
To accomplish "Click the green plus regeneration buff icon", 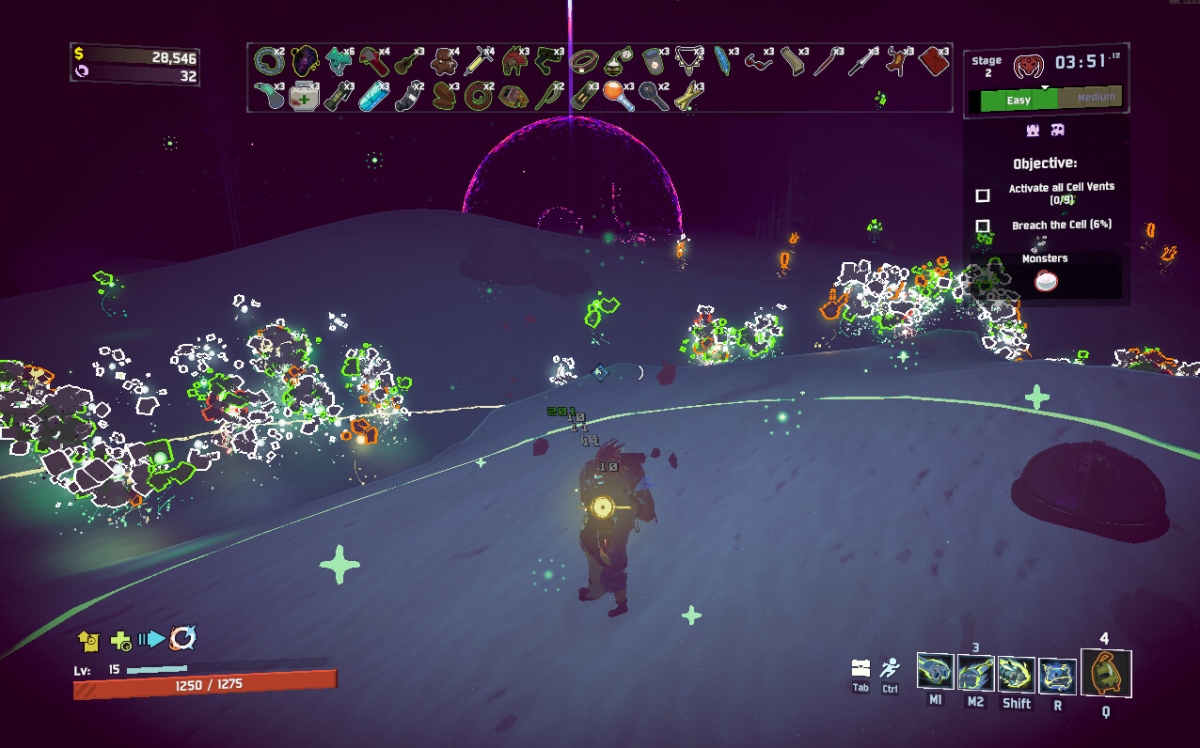I will (120, 640).
